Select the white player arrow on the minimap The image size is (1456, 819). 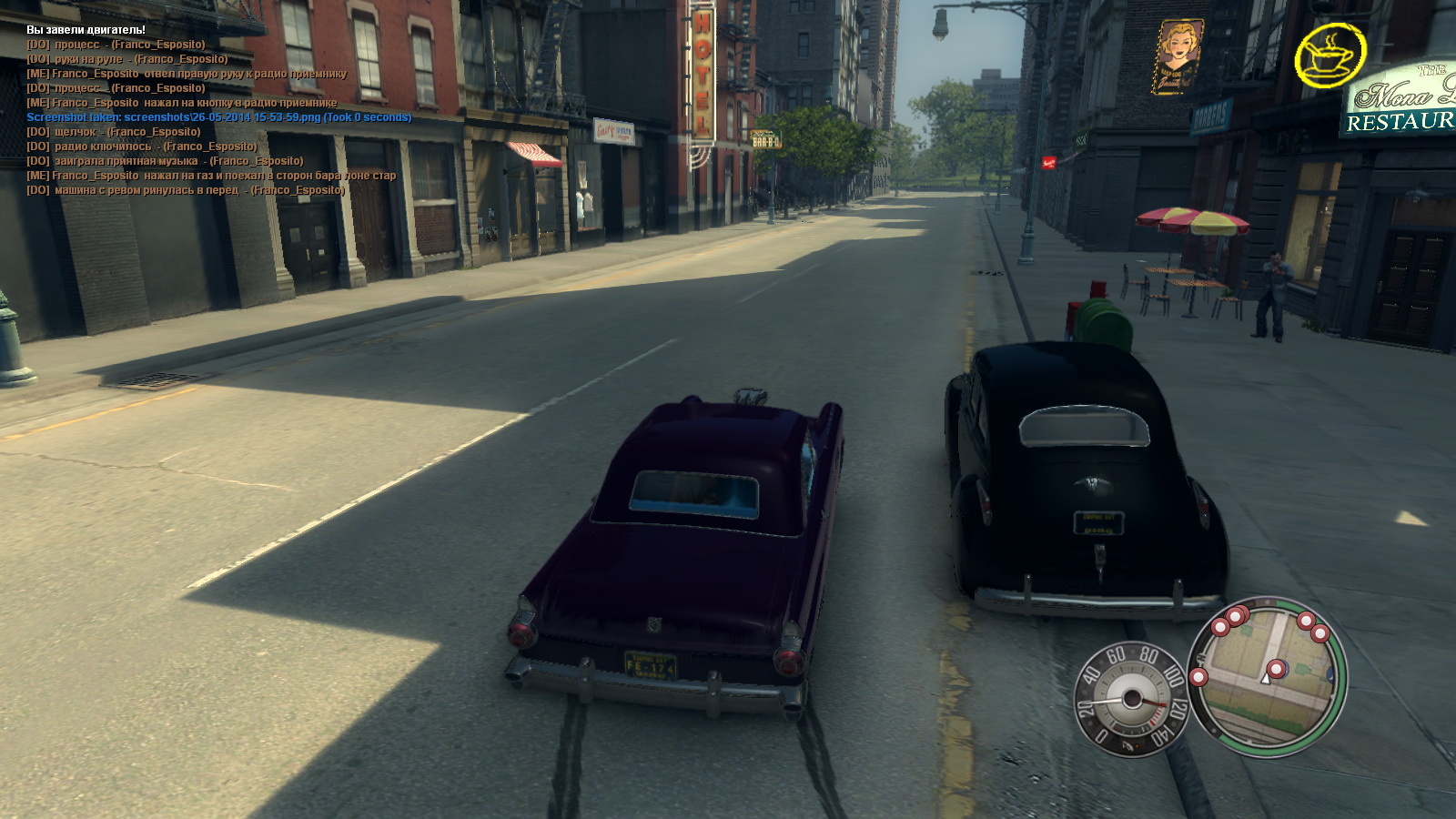click(1265, 678)
